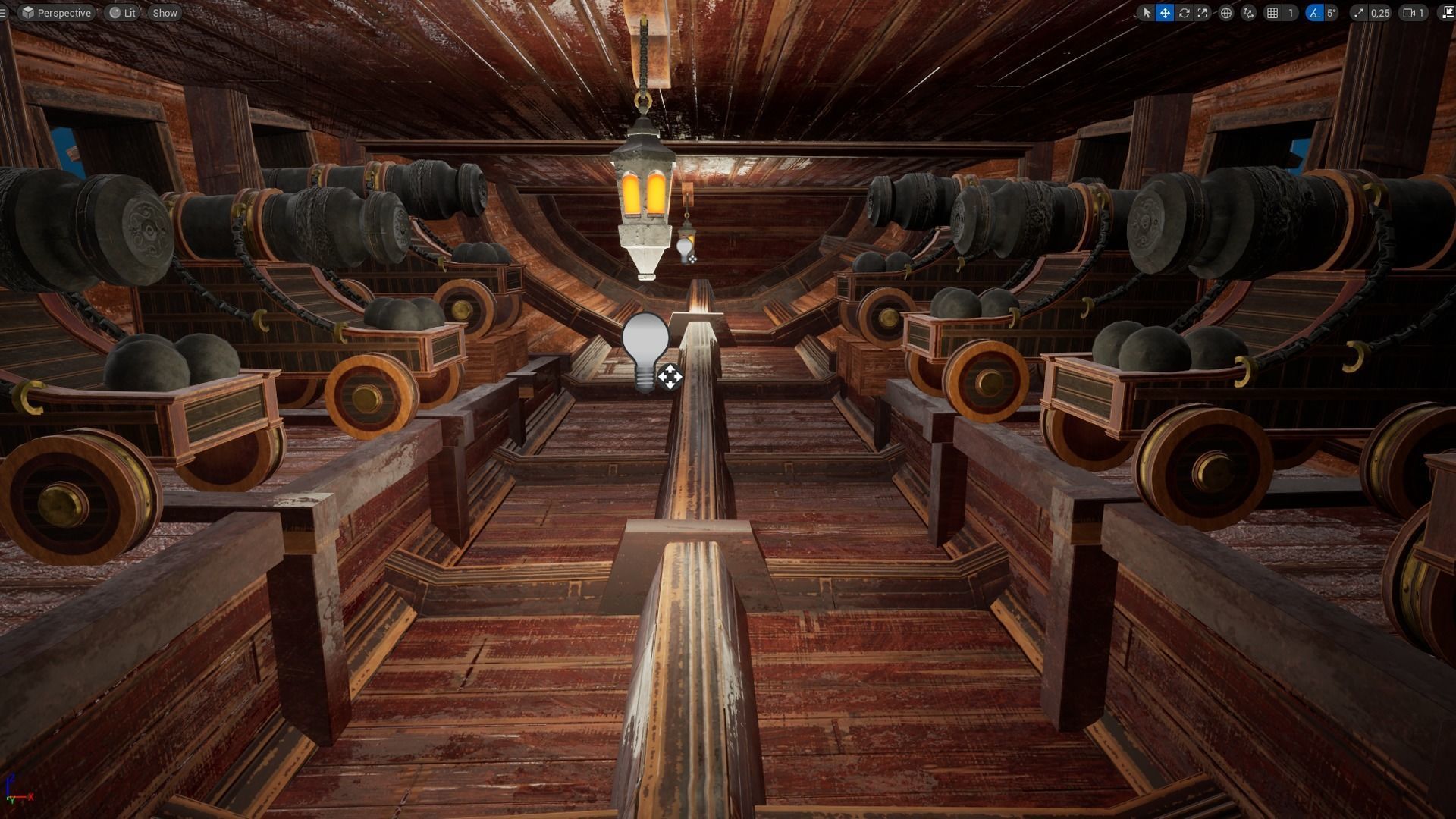Toggle grid snapping on

(x=1272, y=13)
